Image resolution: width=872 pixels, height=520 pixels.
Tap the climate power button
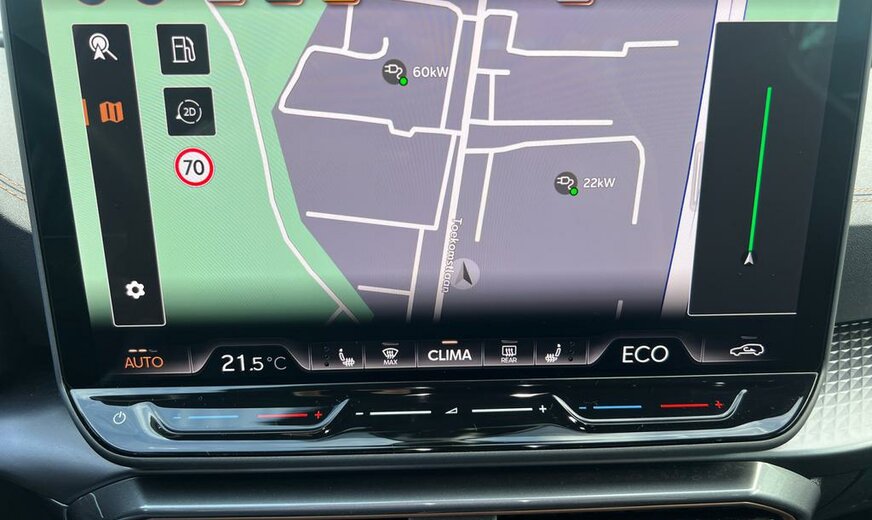click(x=120, y=418)
